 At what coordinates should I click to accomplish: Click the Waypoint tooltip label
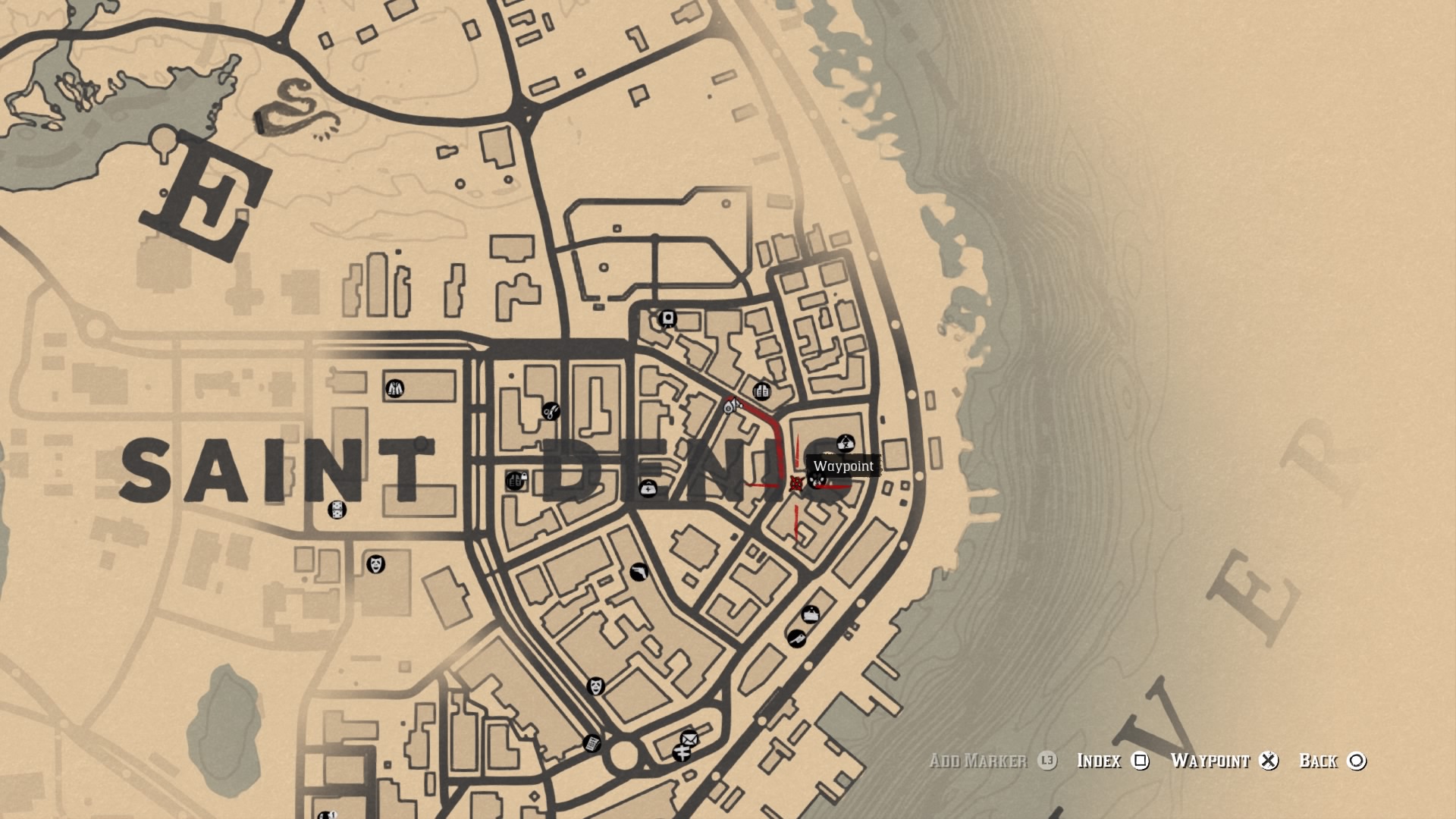843,466
